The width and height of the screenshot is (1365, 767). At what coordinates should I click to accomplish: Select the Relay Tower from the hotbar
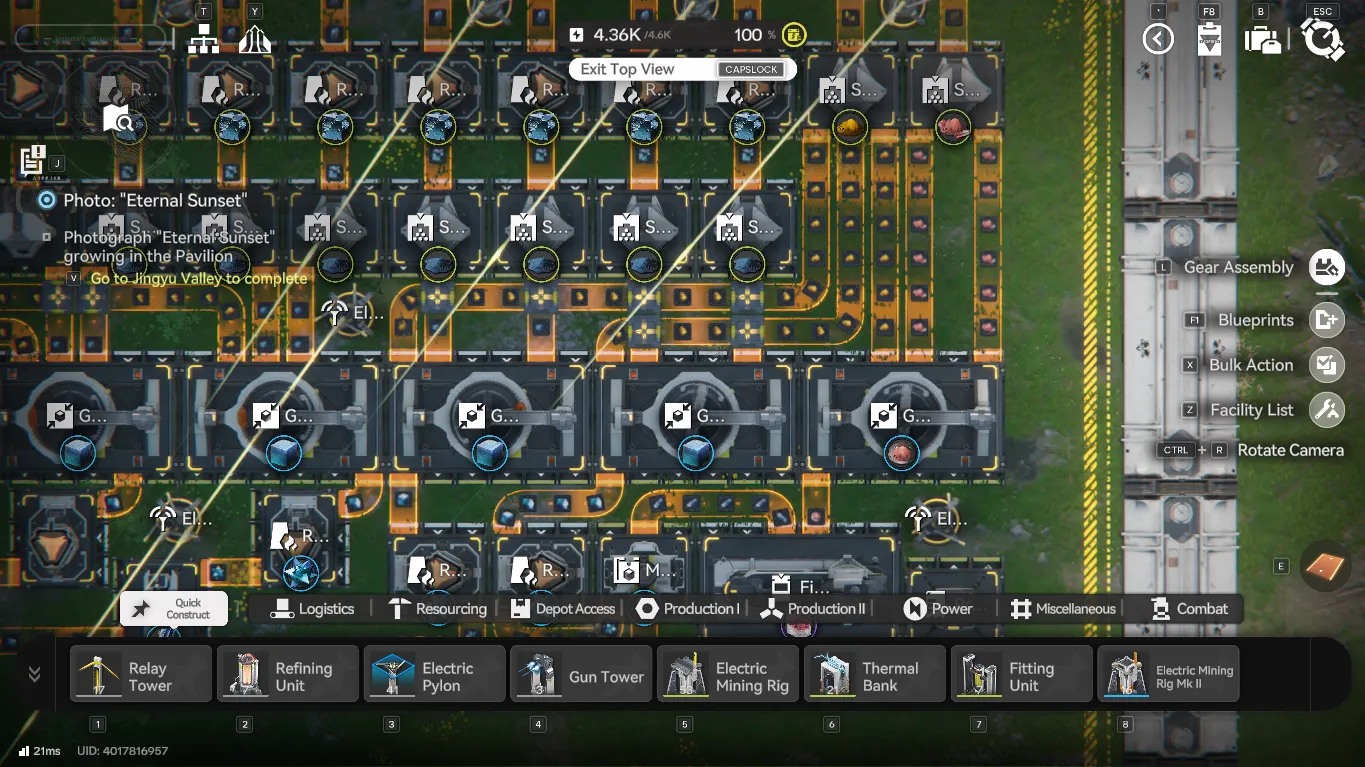(x=140, y=673)
